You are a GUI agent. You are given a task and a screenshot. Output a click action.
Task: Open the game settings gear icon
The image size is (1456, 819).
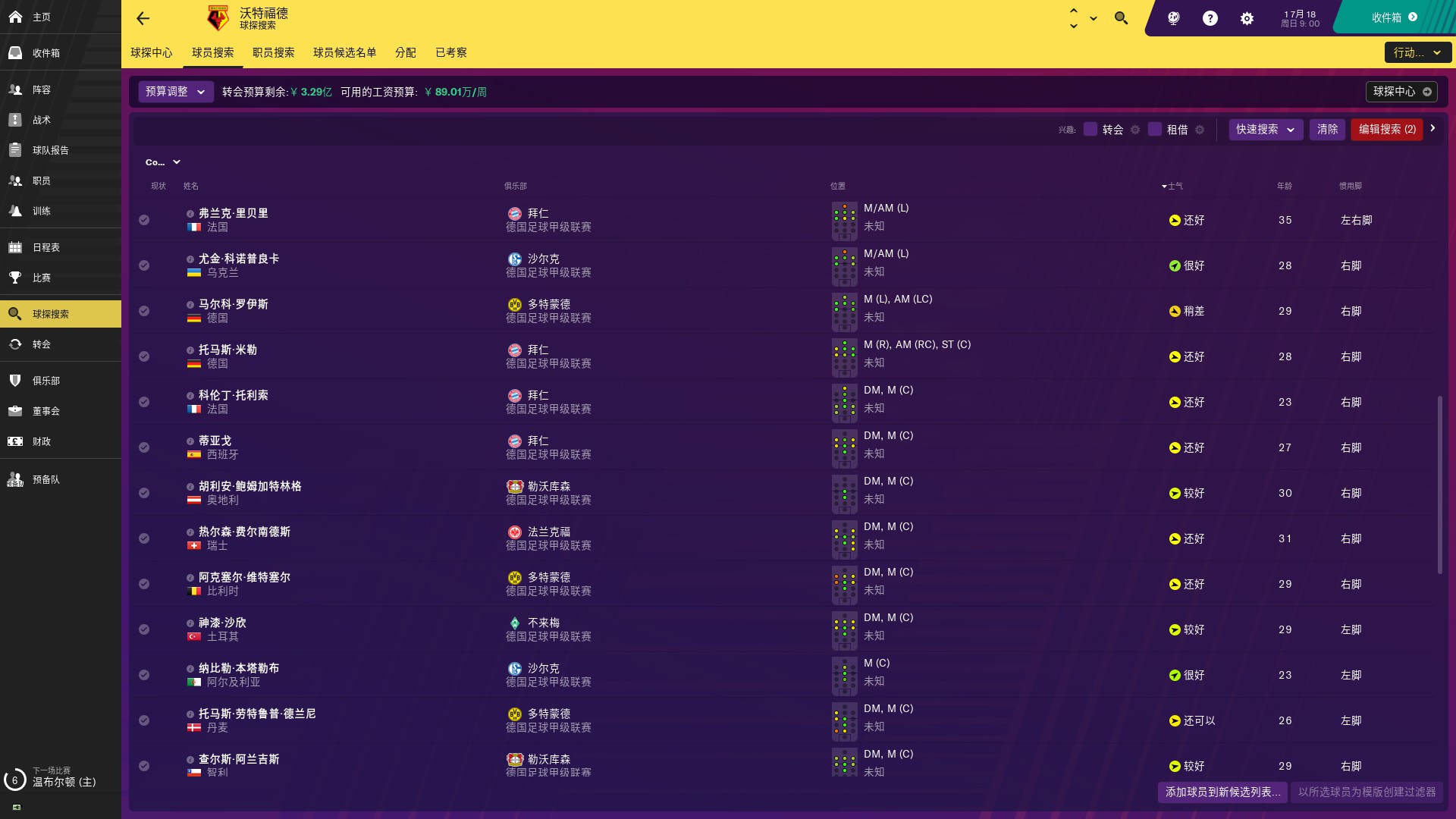pyautogui.click(x=1247, y=18)
